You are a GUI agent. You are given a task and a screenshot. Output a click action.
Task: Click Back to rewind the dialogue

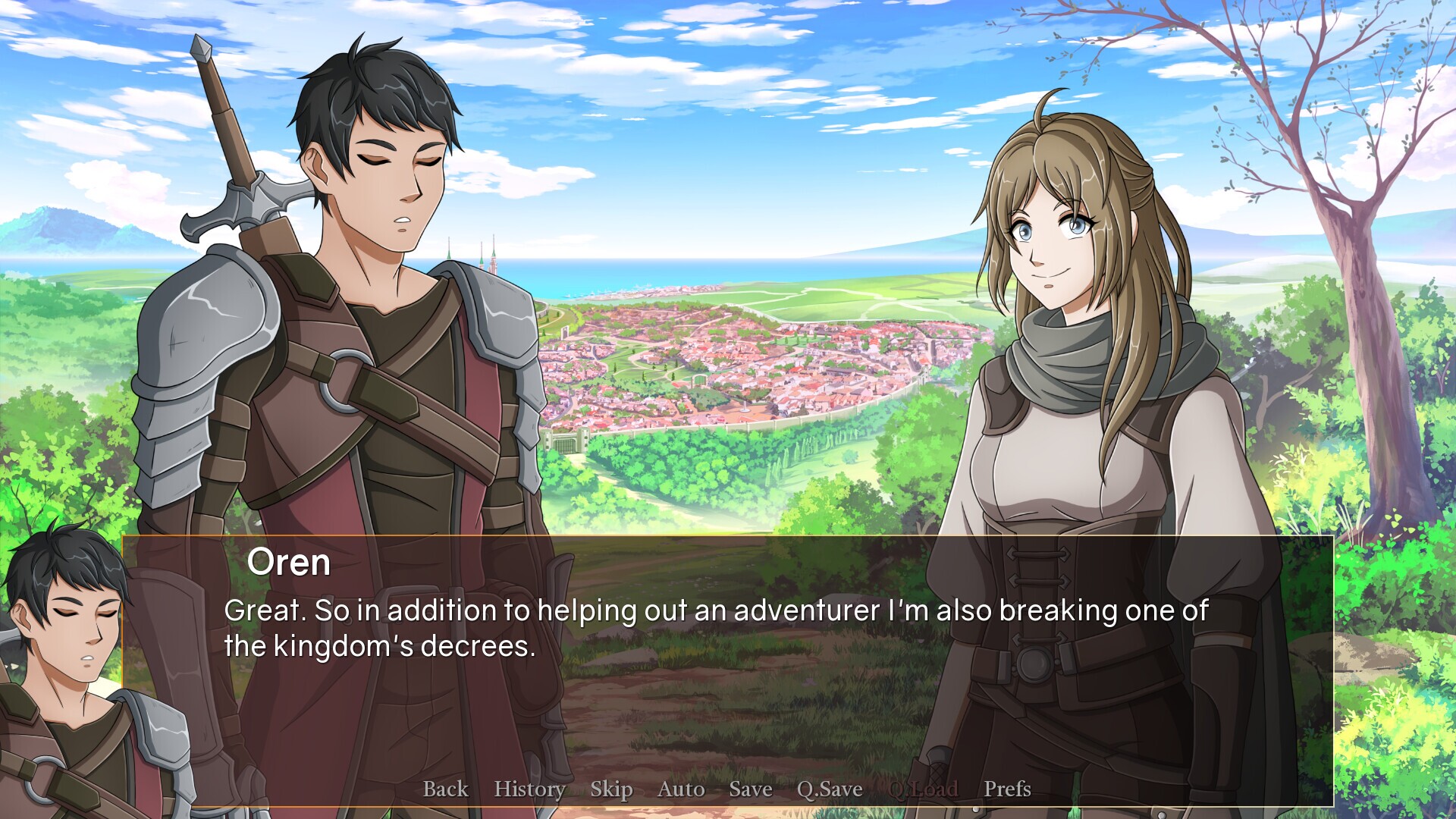(445, 789)
